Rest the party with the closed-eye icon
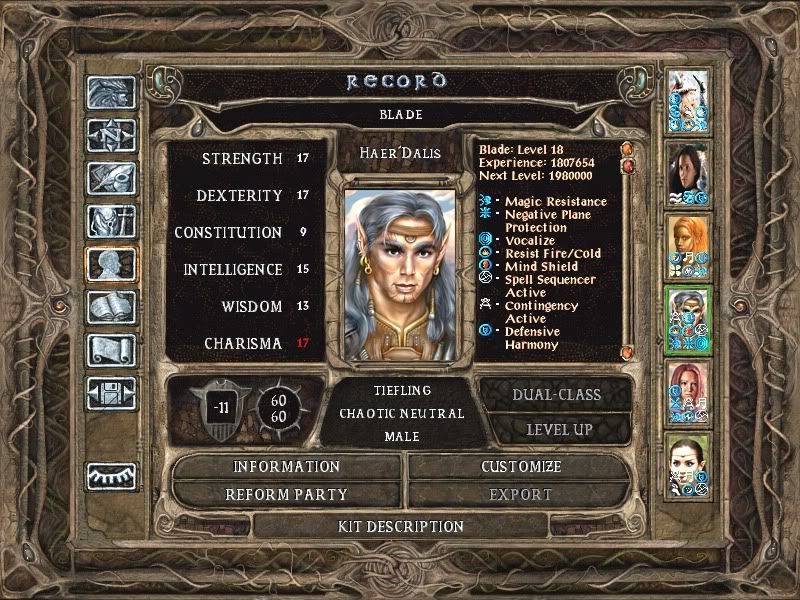This screenshot has height=600, width=800. [110, 476]
